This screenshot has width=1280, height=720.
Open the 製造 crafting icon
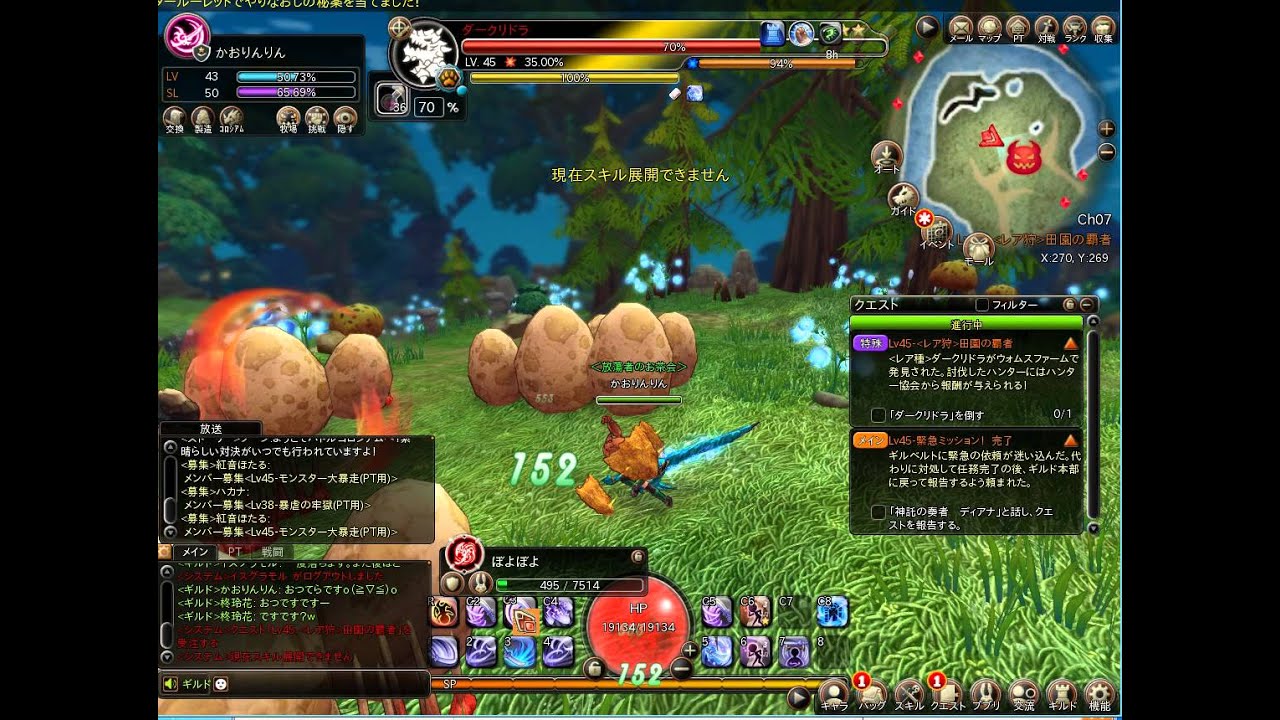click(203, 119)
